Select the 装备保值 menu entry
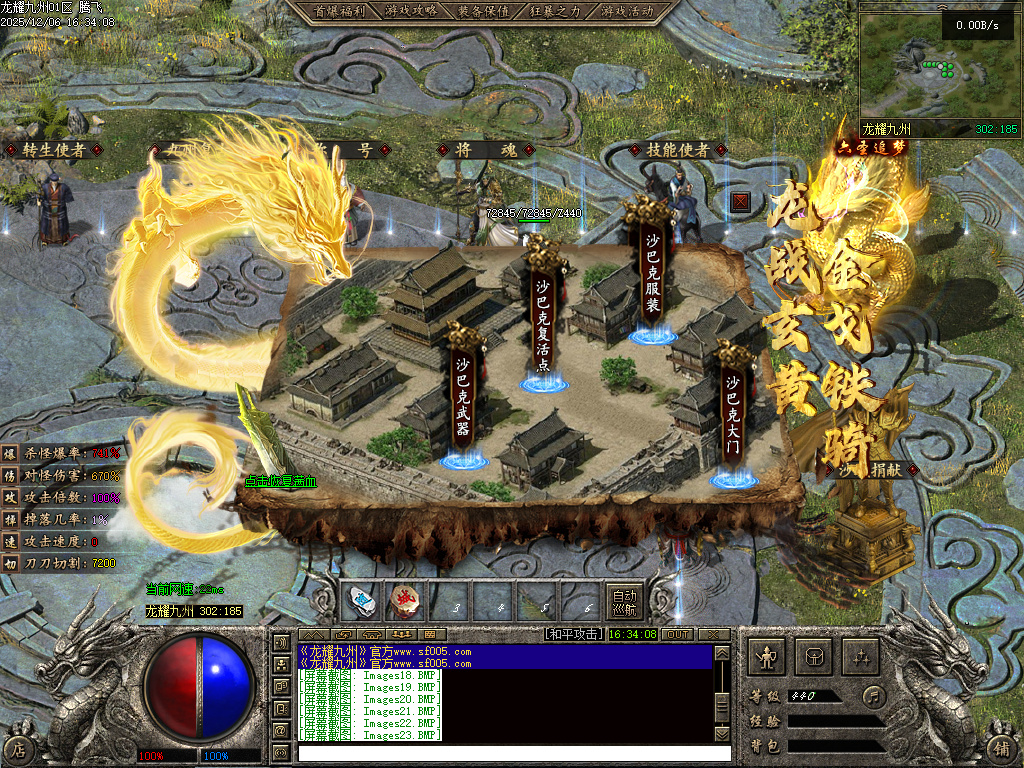The image size is (1024, 768). pos(483,11)
